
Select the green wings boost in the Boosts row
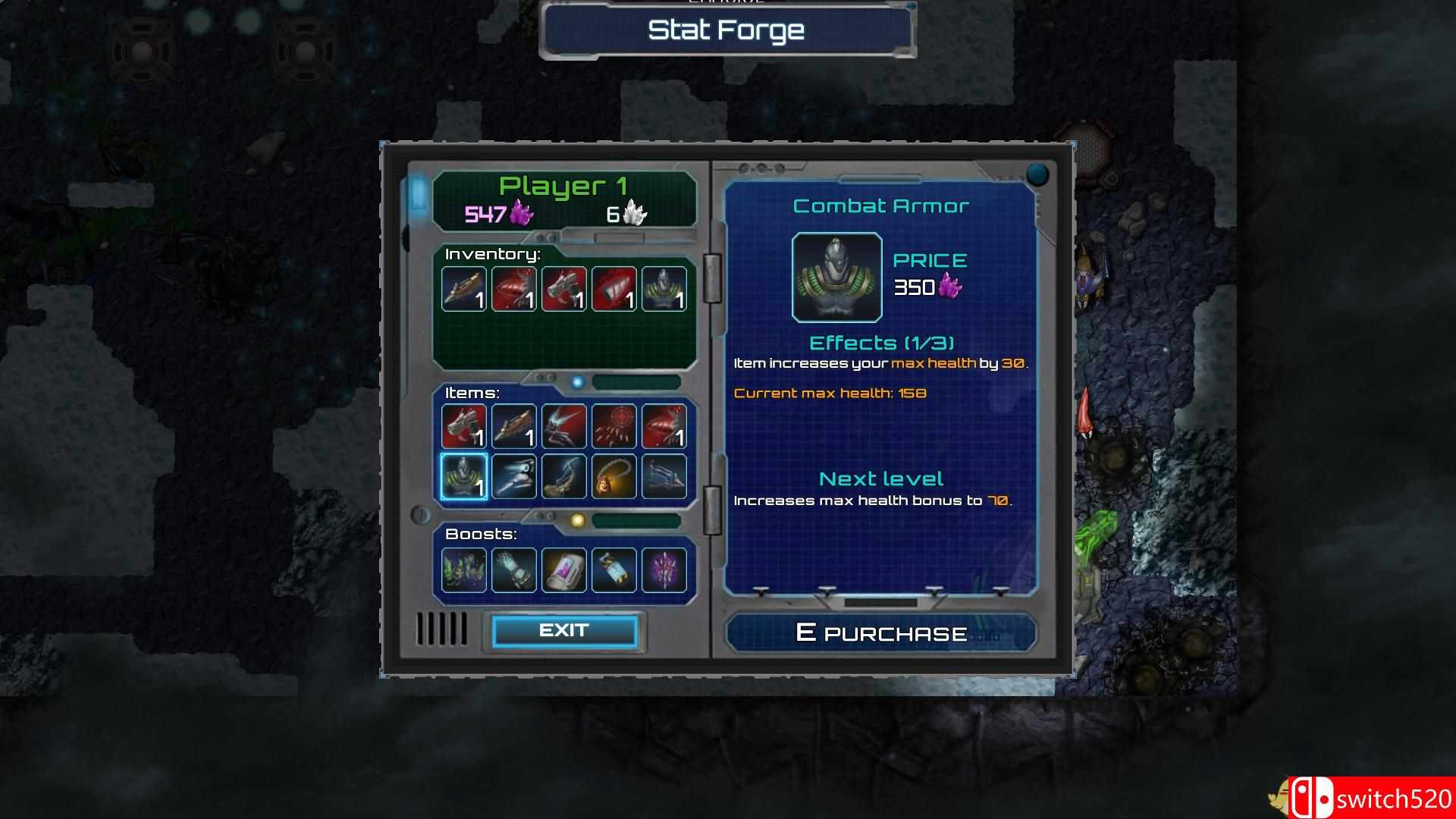[463, 570]
